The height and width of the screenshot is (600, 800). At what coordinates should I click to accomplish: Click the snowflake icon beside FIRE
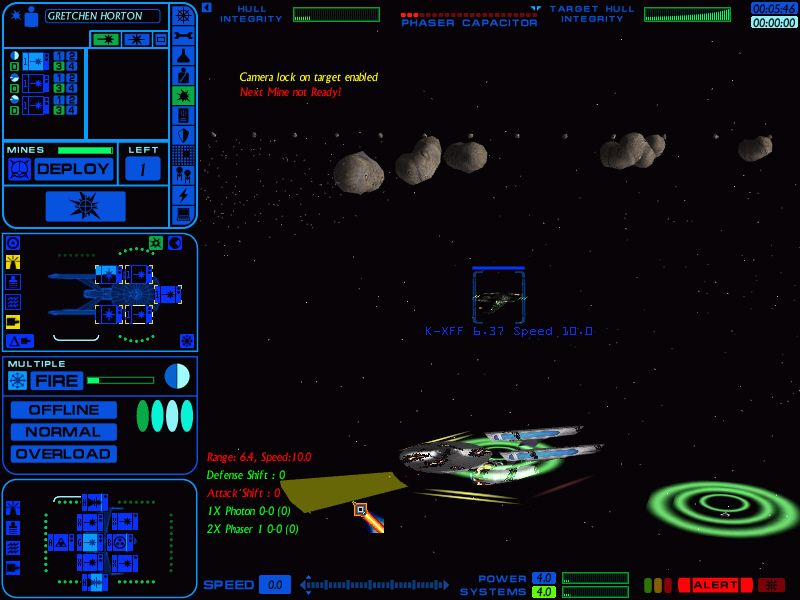point(17,380)
